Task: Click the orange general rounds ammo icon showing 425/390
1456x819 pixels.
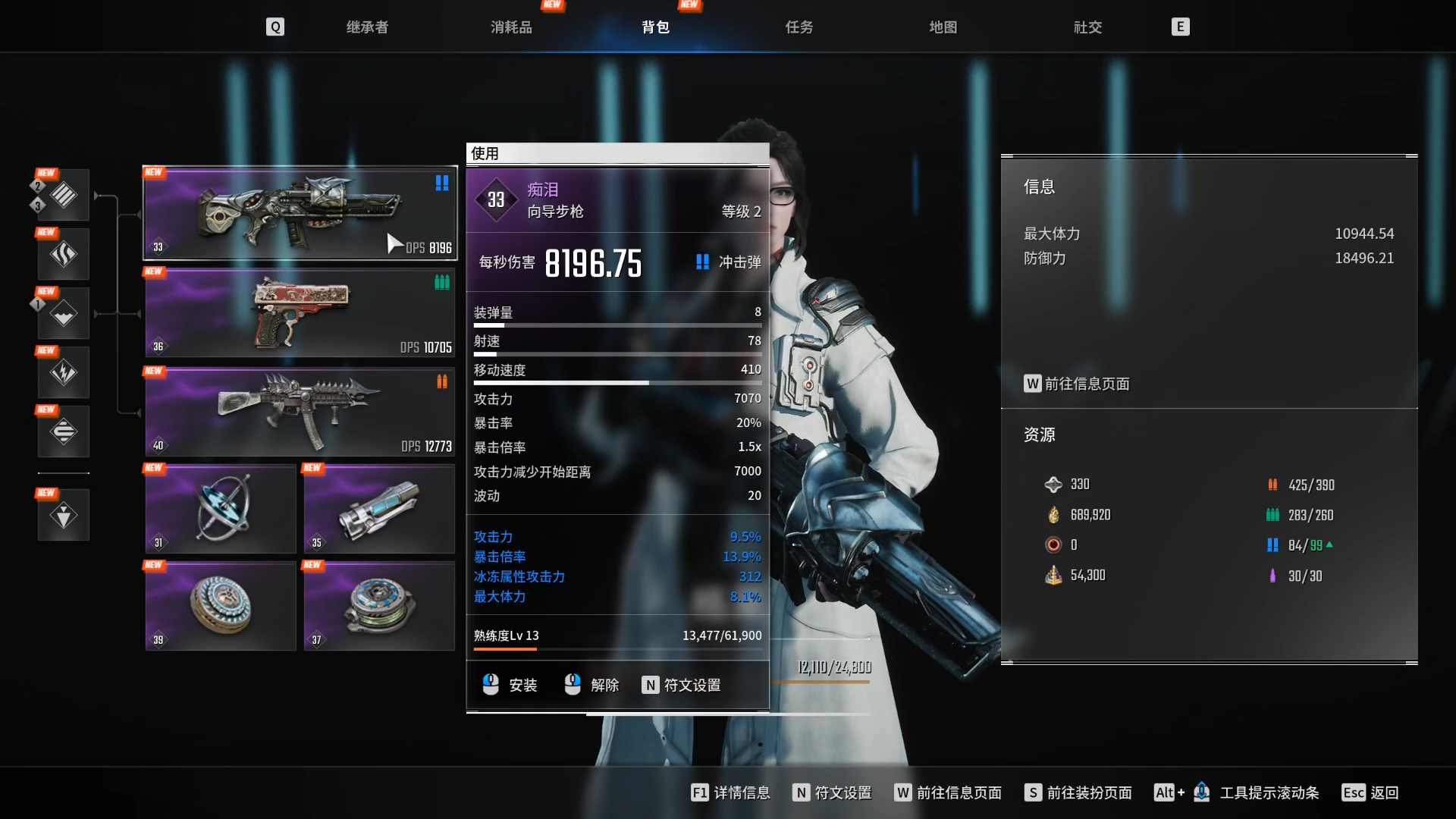Action: (x=1272, y=485)
